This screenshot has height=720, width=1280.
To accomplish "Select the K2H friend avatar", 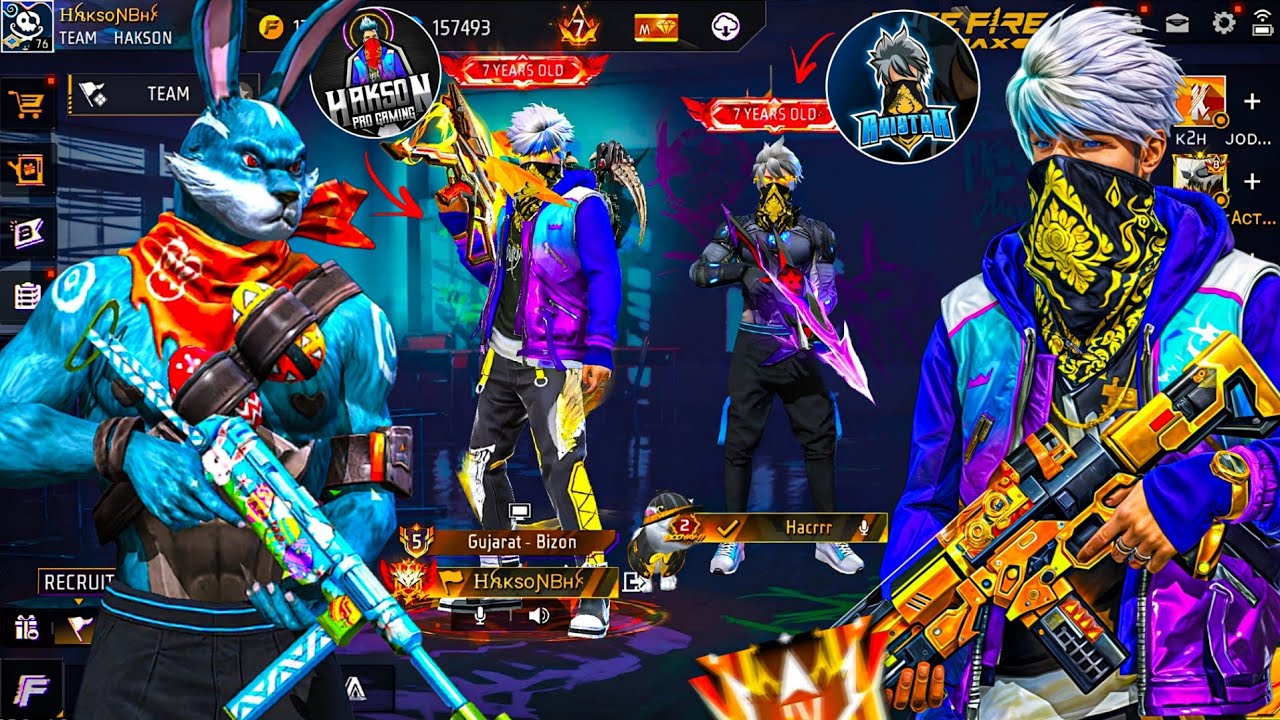I will [x=1199, y=101].
